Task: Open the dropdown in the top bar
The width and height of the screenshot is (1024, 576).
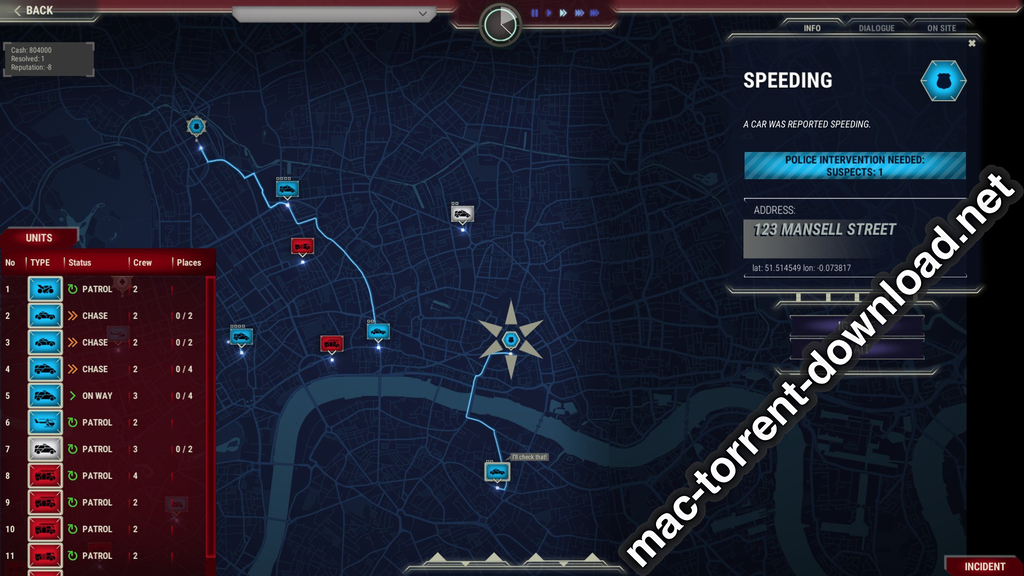Action: 334,14
